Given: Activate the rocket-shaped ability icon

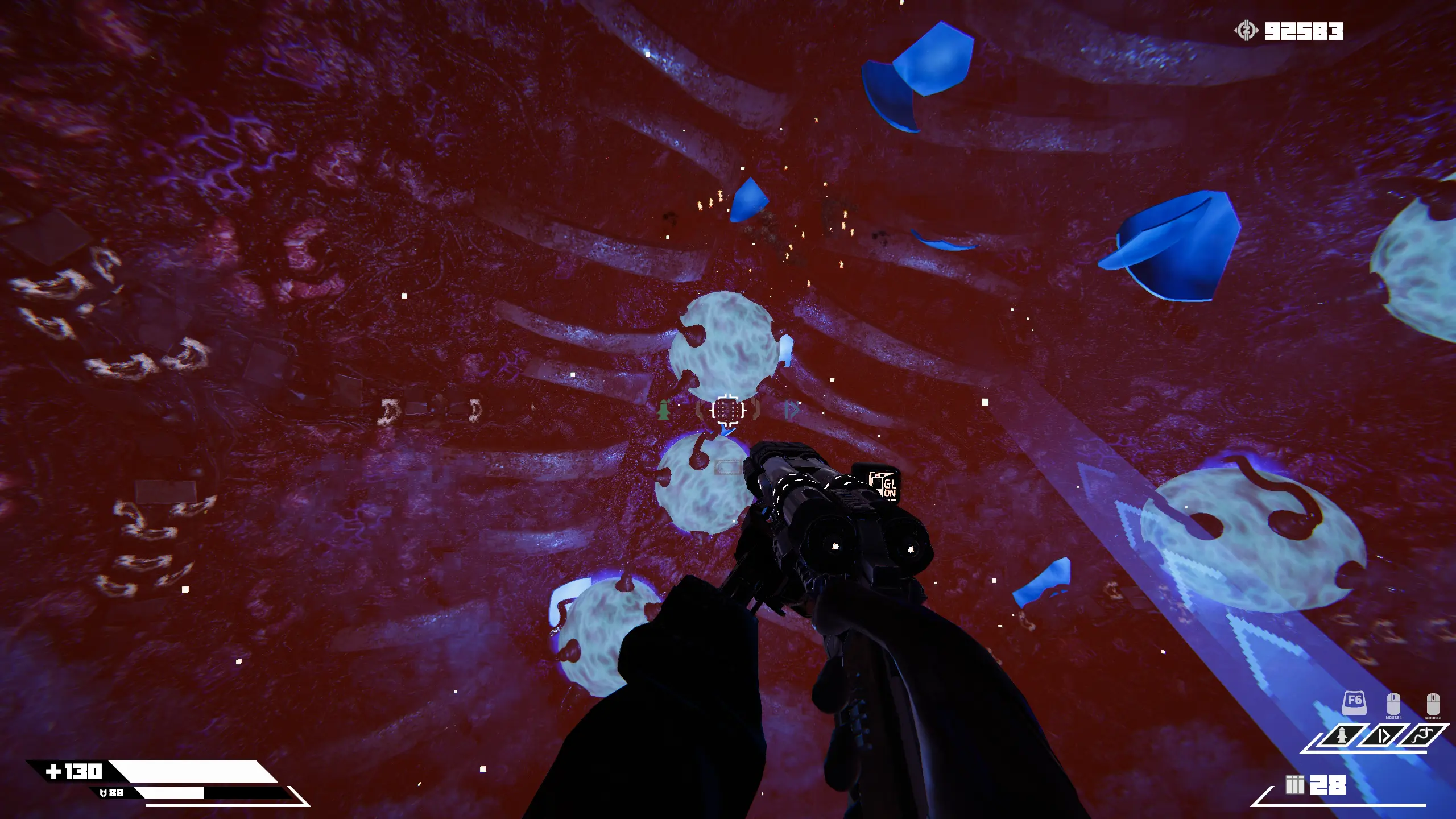Looking at the screenshot, I should [1342, 737].
